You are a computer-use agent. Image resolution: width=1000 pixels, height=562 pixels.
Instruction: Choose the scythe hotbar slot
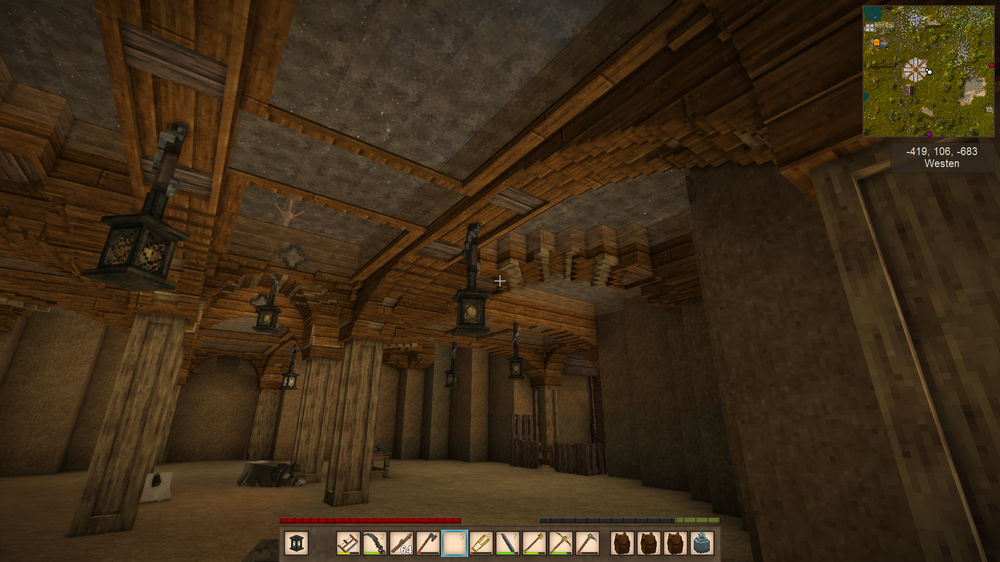coord(375,543)
